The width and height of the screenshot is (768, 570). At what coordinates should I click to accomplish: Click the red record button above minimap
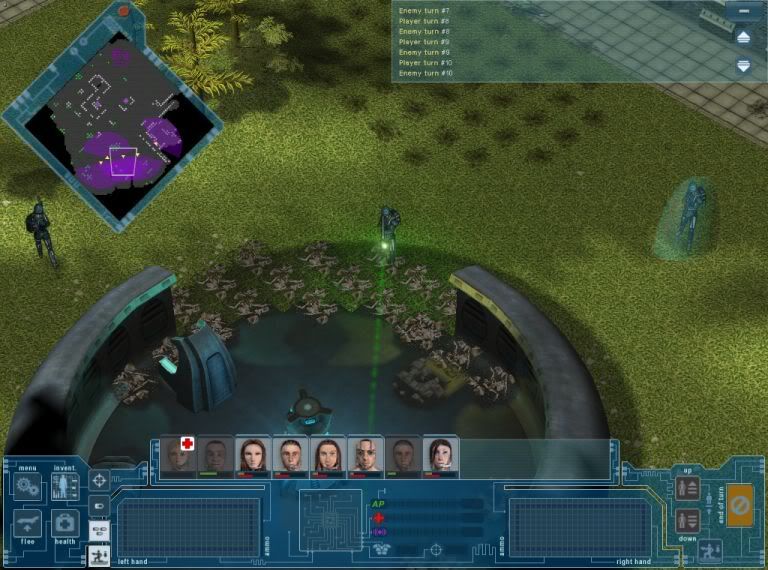[x=124, y=11]
